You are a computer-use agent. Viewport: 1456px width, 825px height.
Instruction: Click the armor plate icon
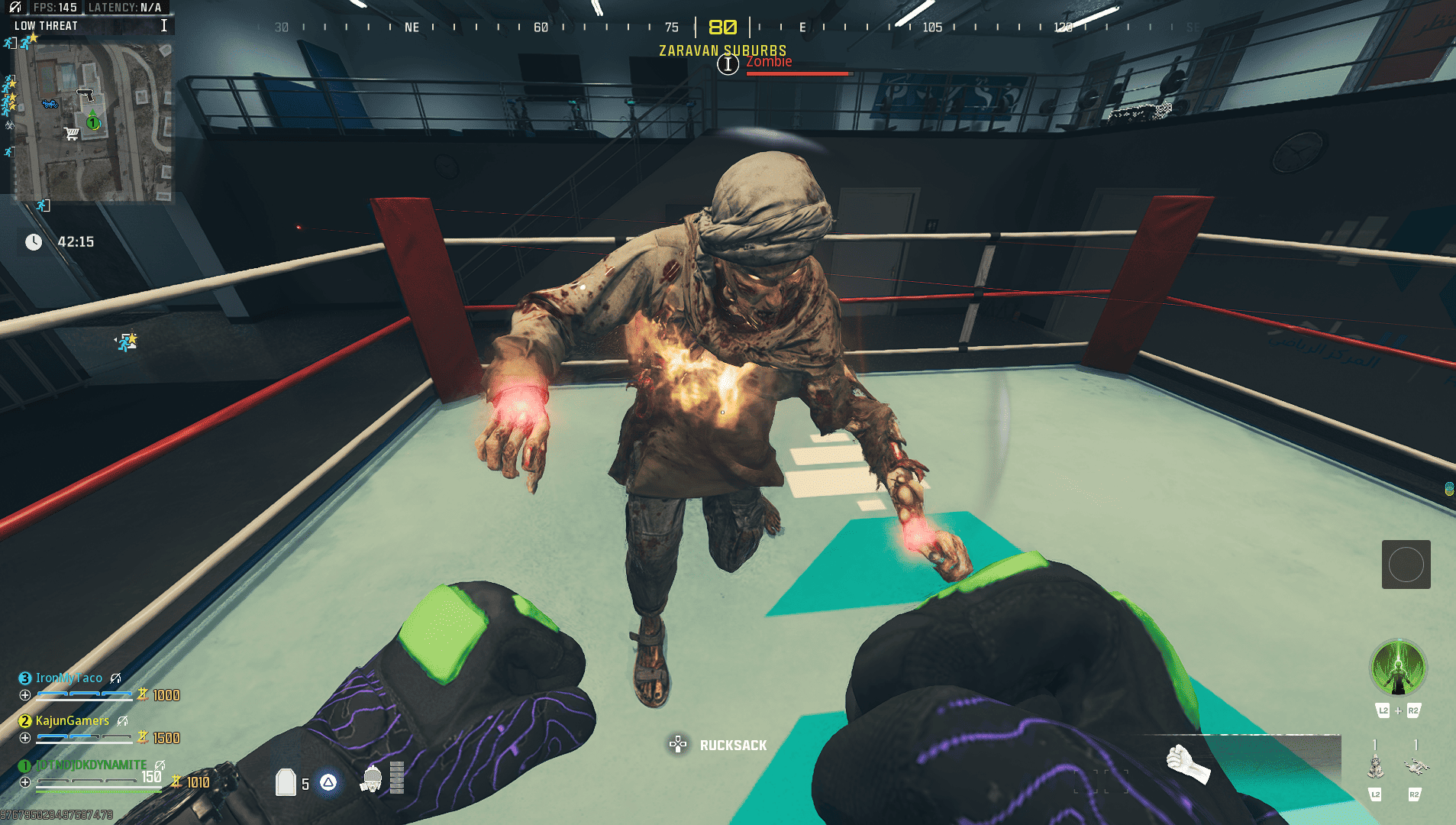point(286,782)
